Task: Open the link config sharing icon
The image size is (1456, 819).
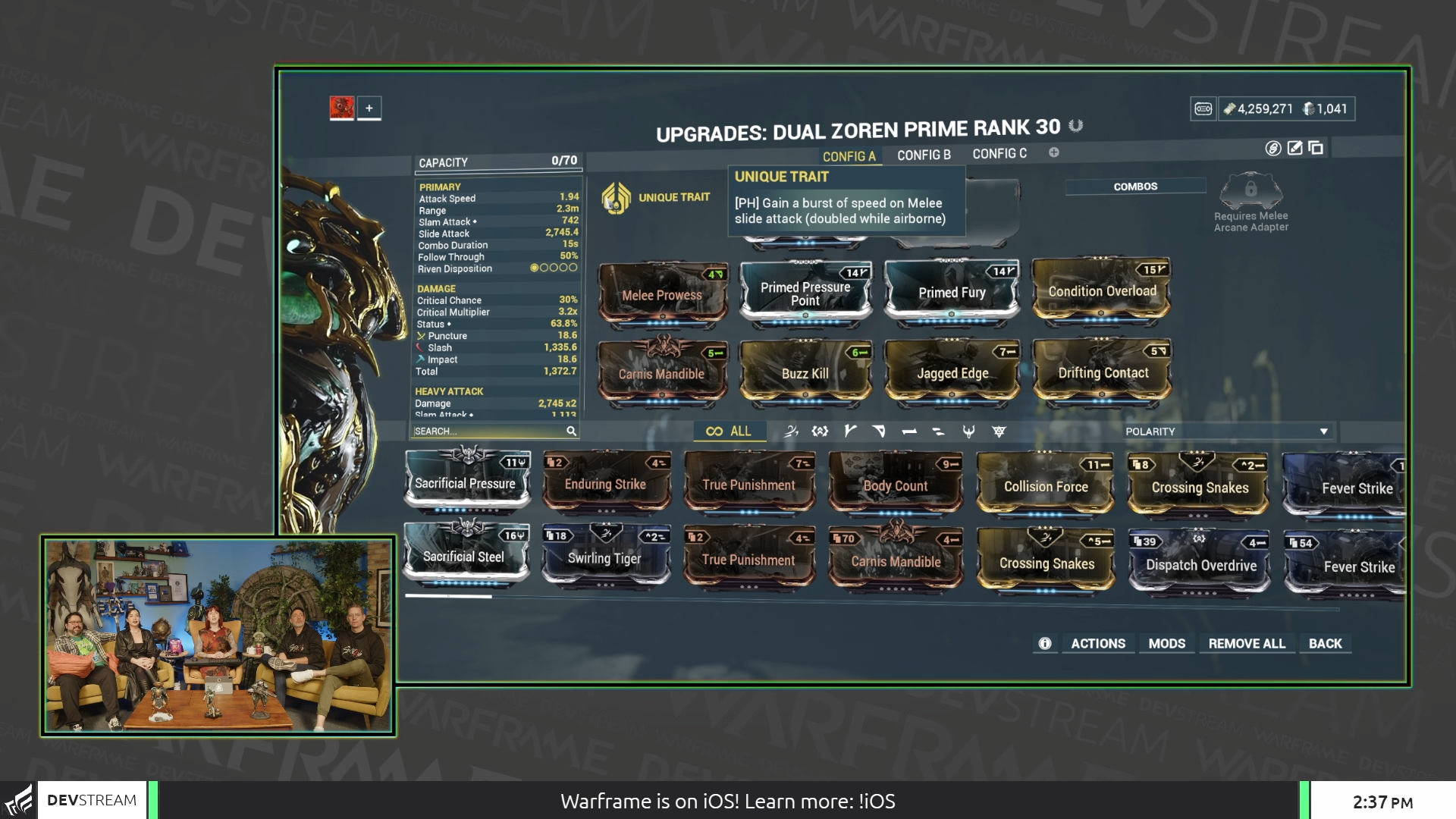Action: tap(1273, 148)
